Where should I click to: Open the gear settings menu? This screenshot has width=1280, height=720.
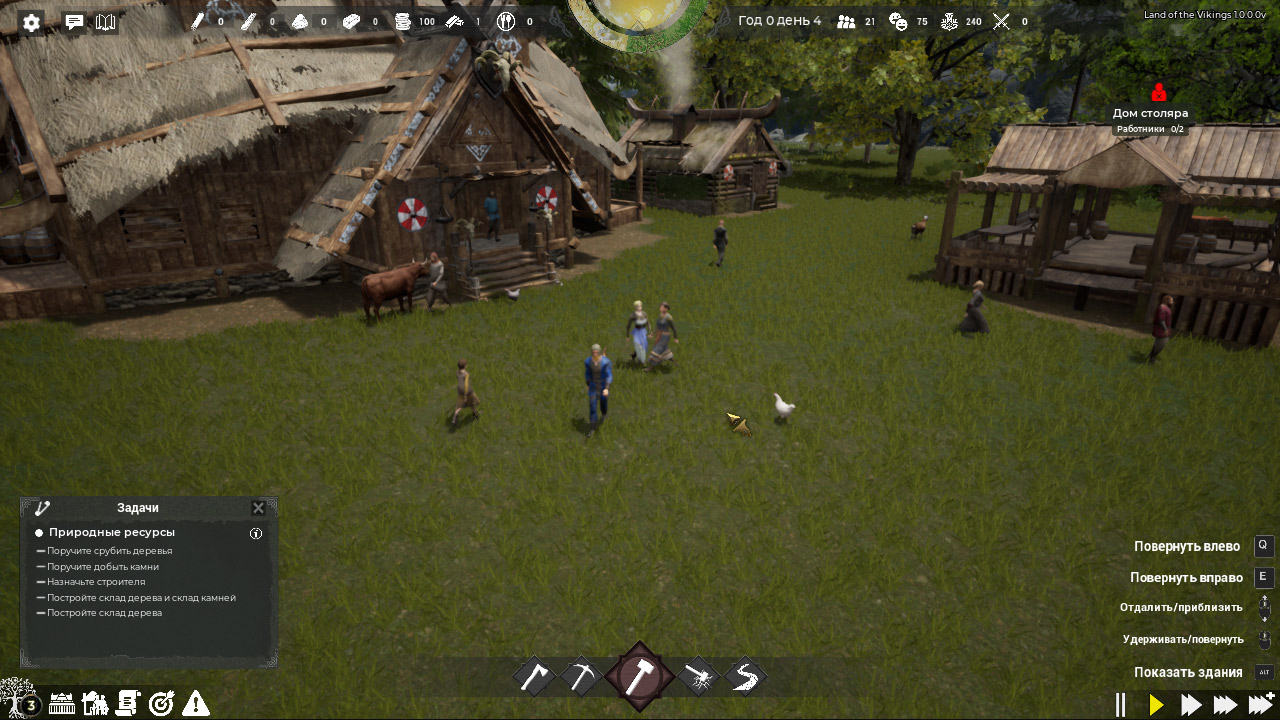pyautogui.click(x=31, y=23)
